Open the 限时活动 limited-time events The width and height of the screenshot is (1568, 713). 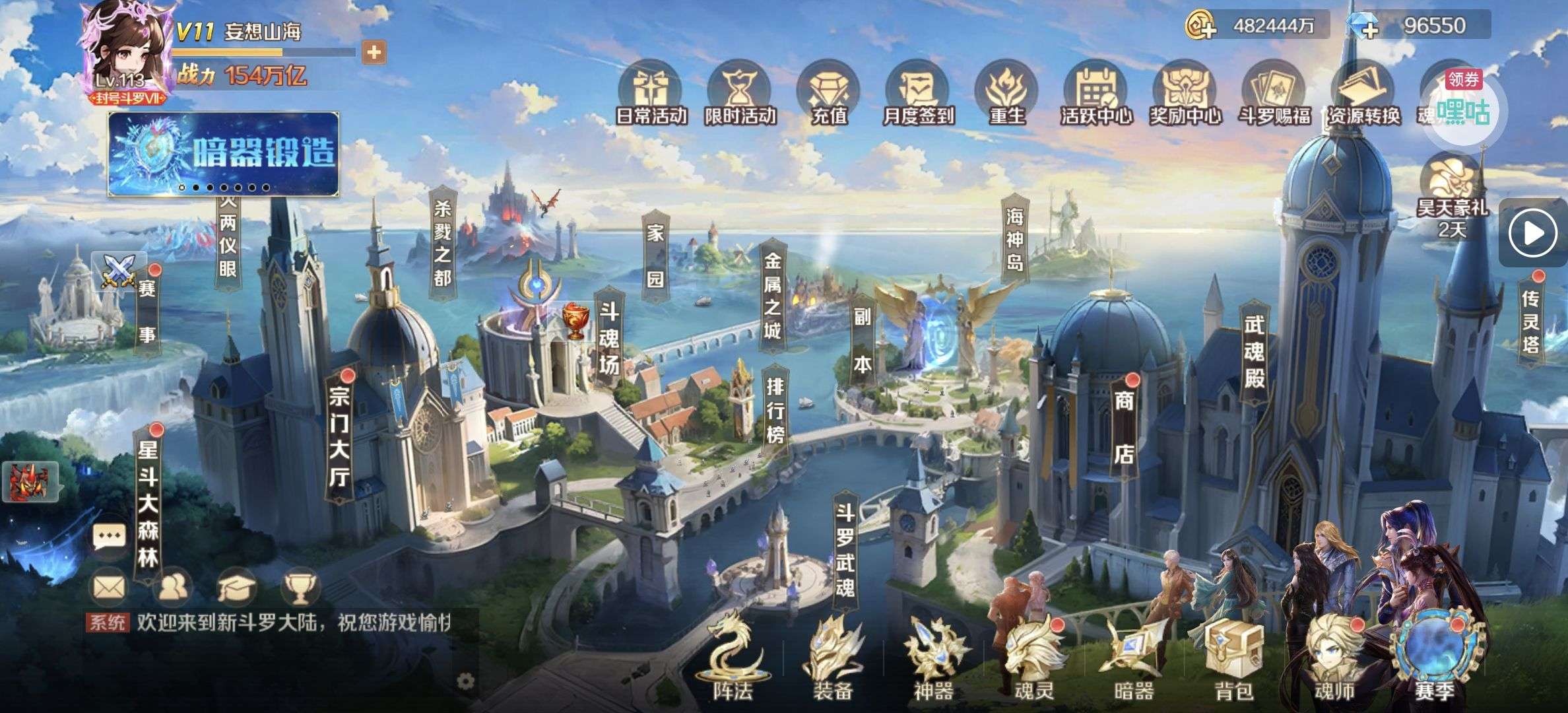click(x=739, y=94)
